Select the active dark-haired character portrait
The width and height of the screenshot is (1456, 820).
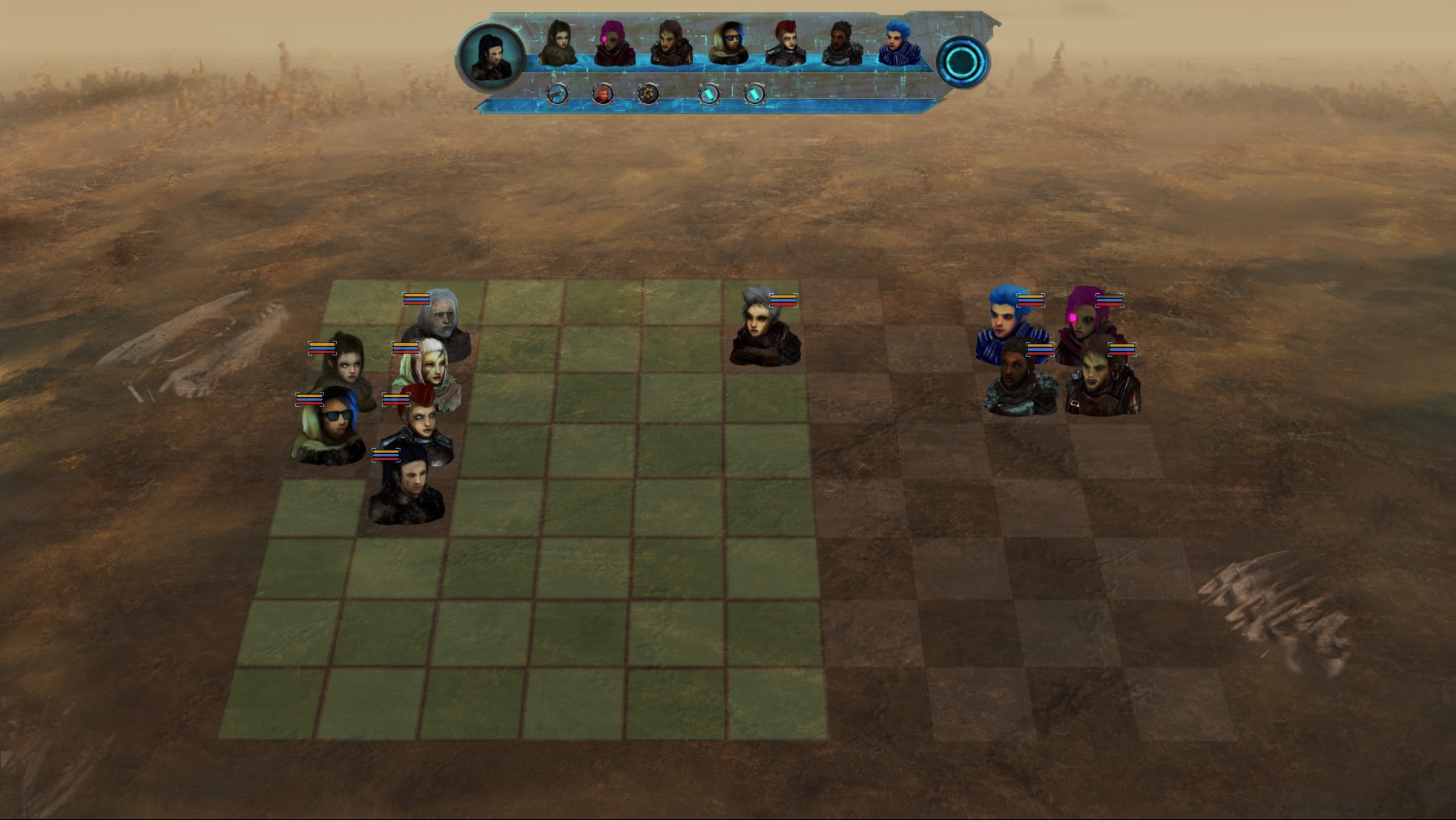point(490,58)
